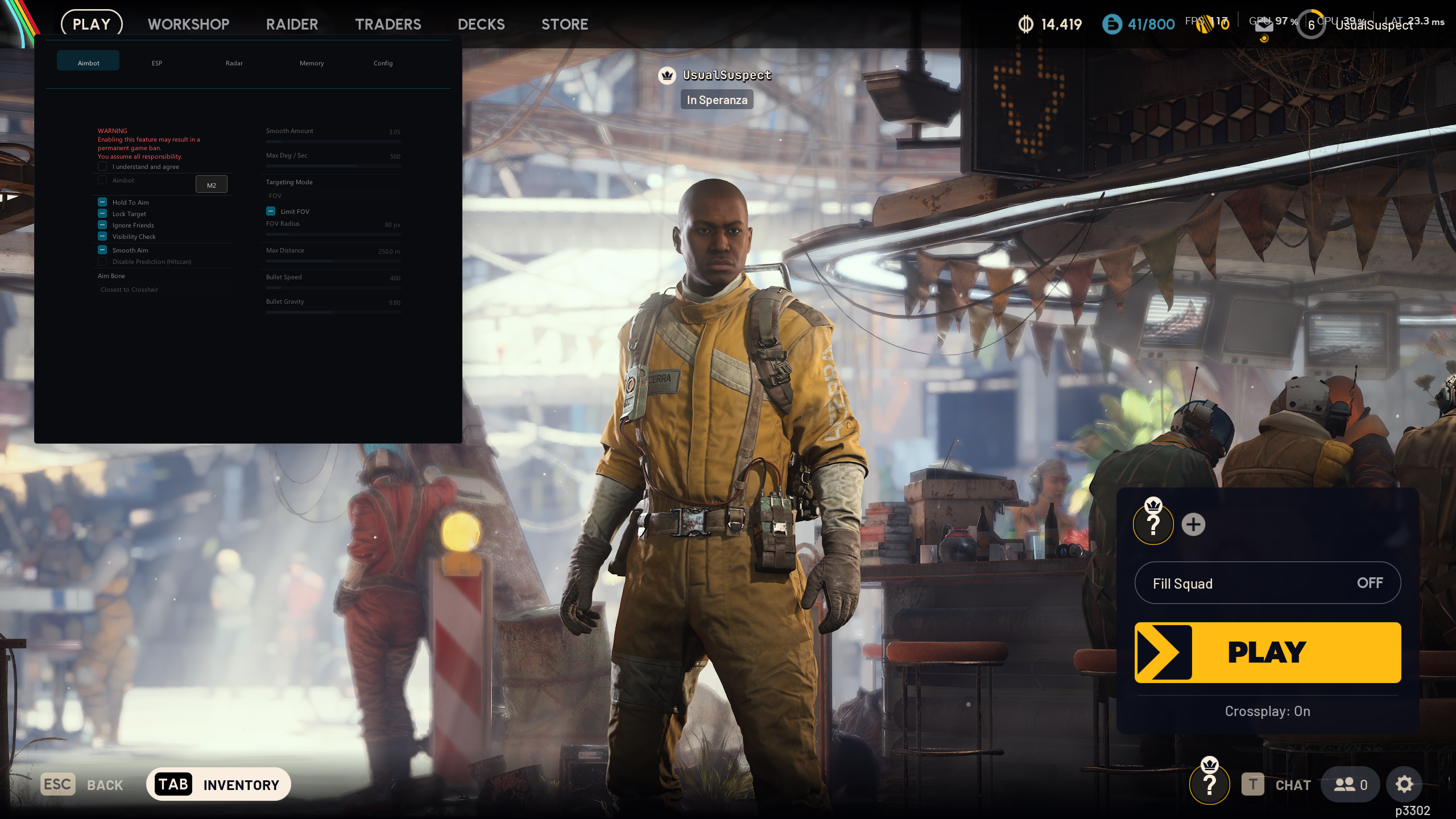
Task: Open the overlay's Radar tab
Action: (234, 63)
